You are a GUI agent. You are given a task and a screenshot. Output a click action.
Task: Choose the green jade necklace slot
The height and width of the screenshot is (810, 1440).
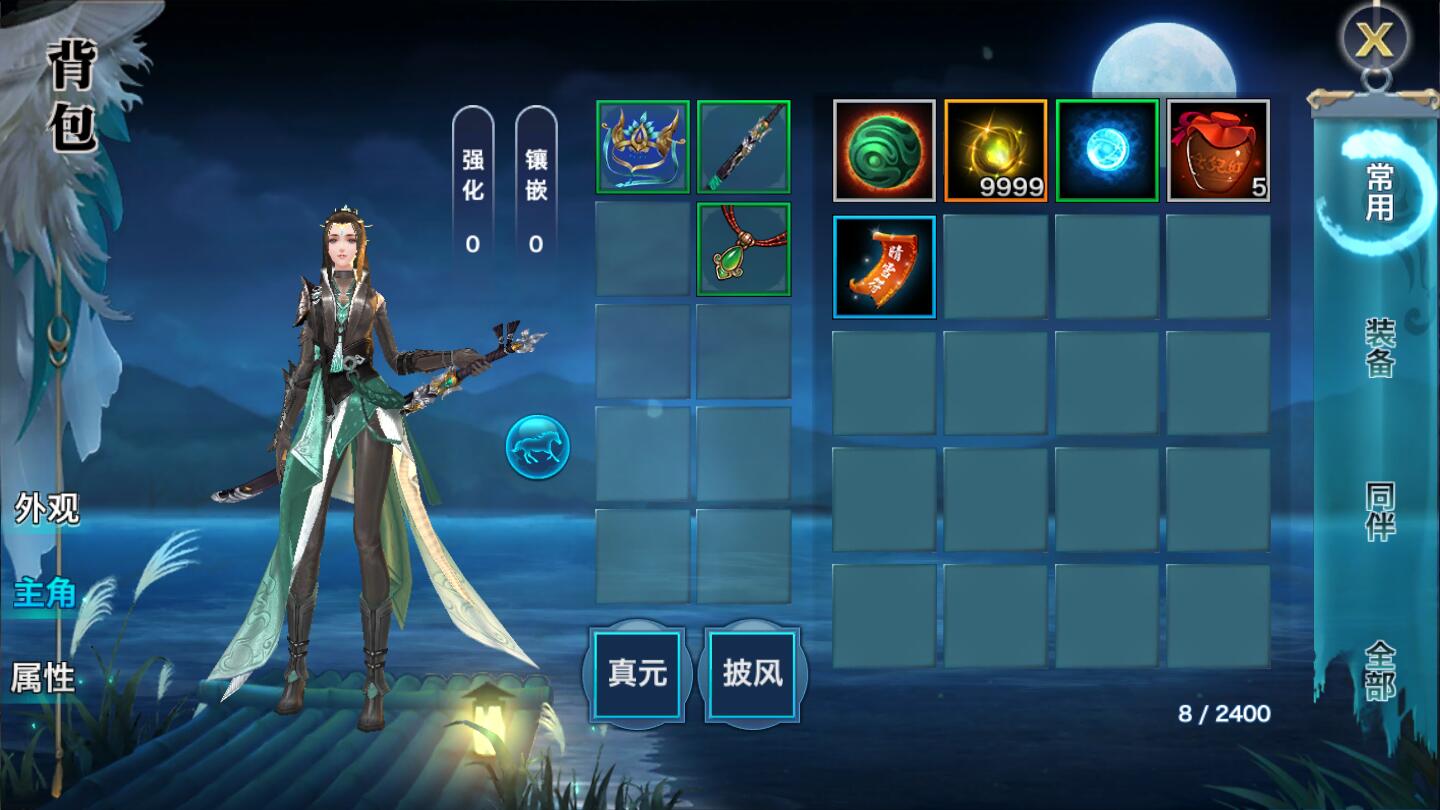(x=744, y=250)
